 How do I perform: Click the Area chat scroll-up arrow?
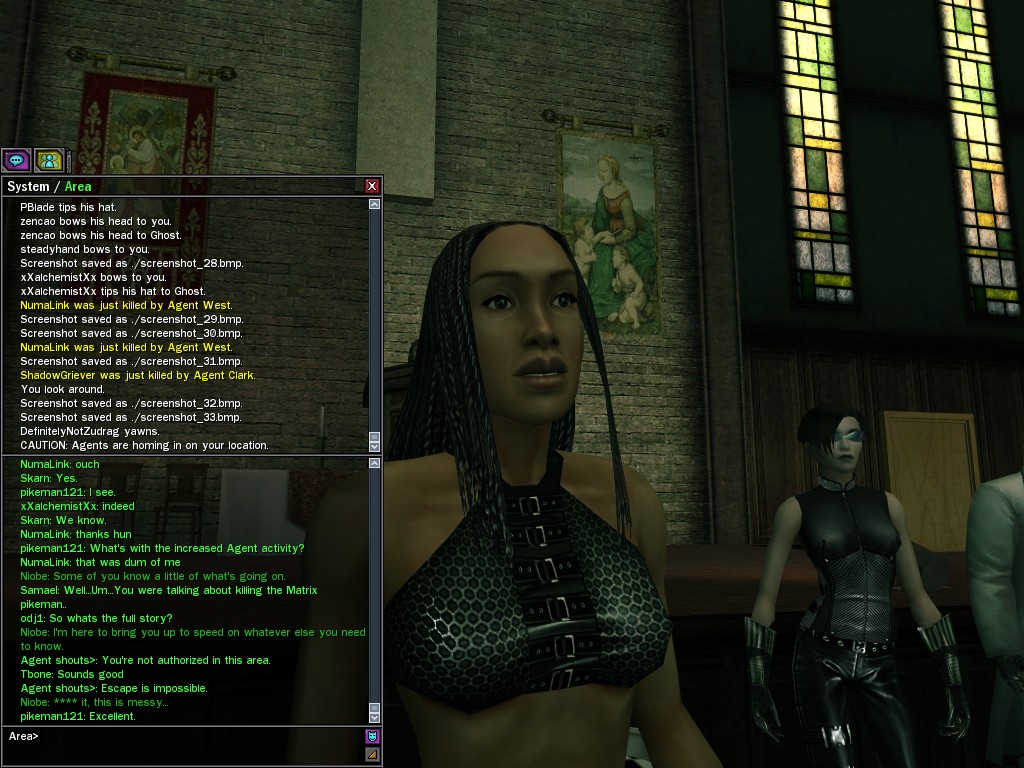pyautogui.click(x=375, y=463)
